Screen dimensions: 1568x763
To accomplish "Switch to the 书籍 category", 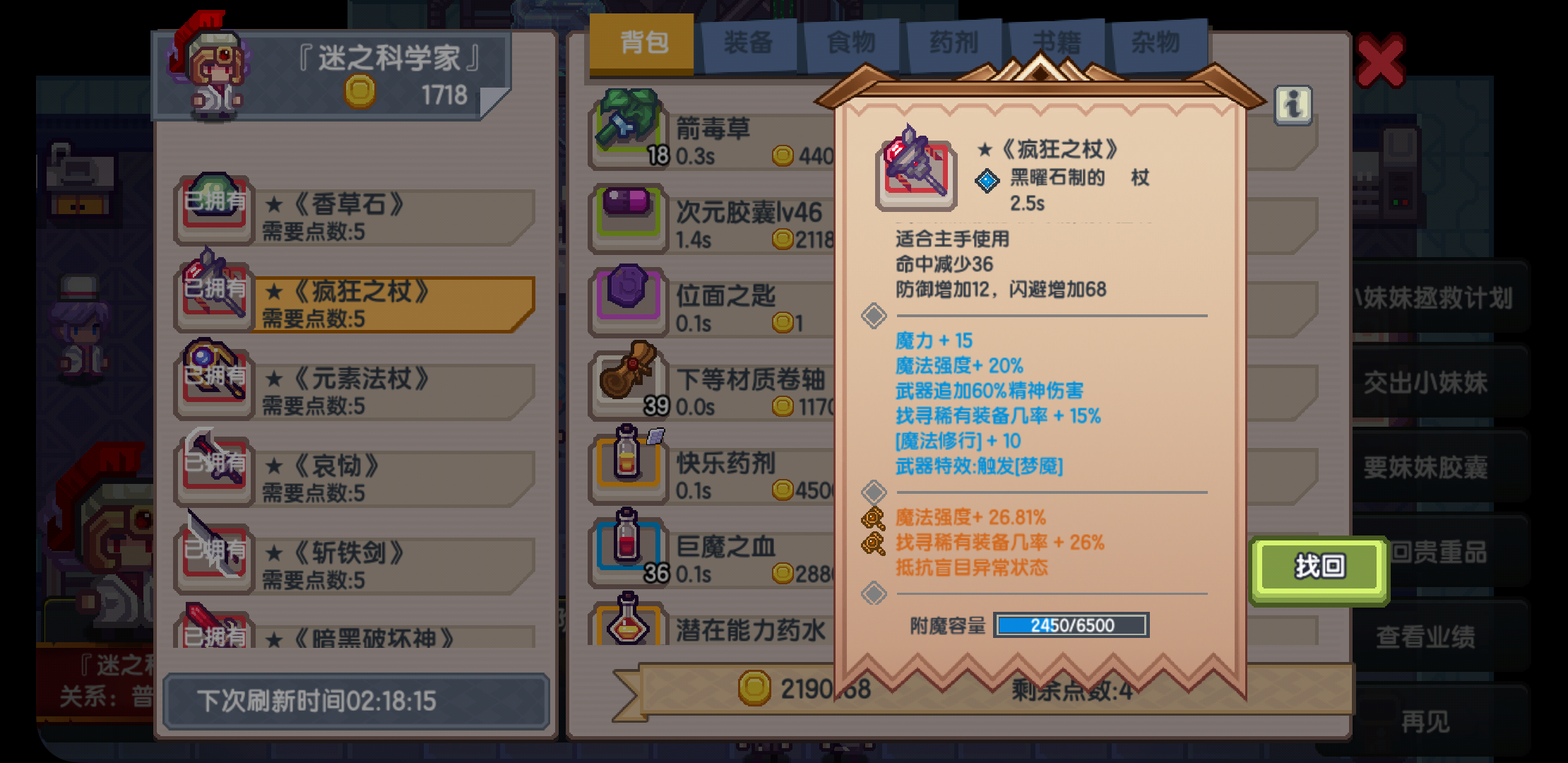I will tap(1056, 41).
